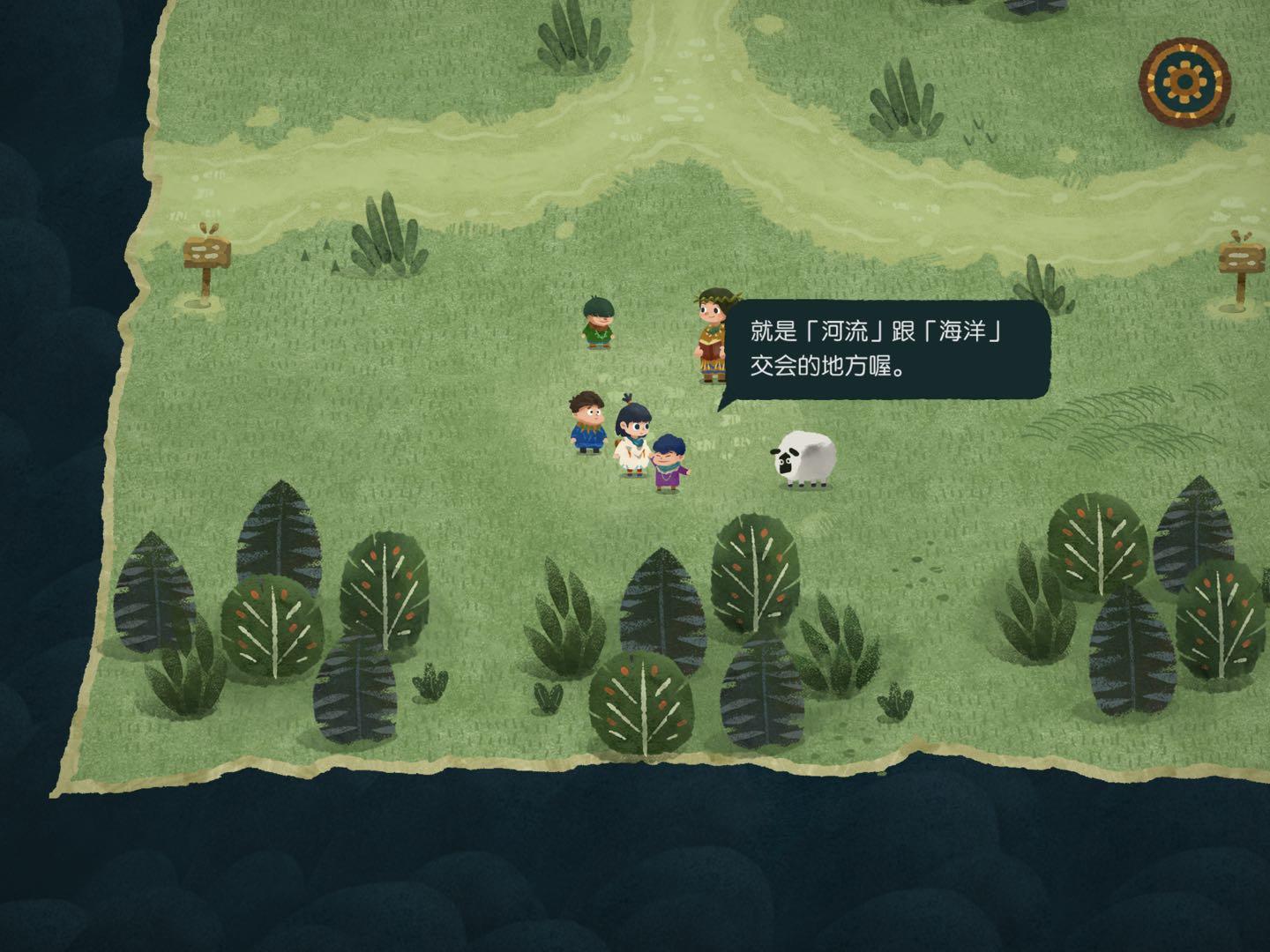Image resolution: width=1270 pixels, height=952 pixels.
Task: Open the gear settings menu
Action: click(x=1184, y=80)
